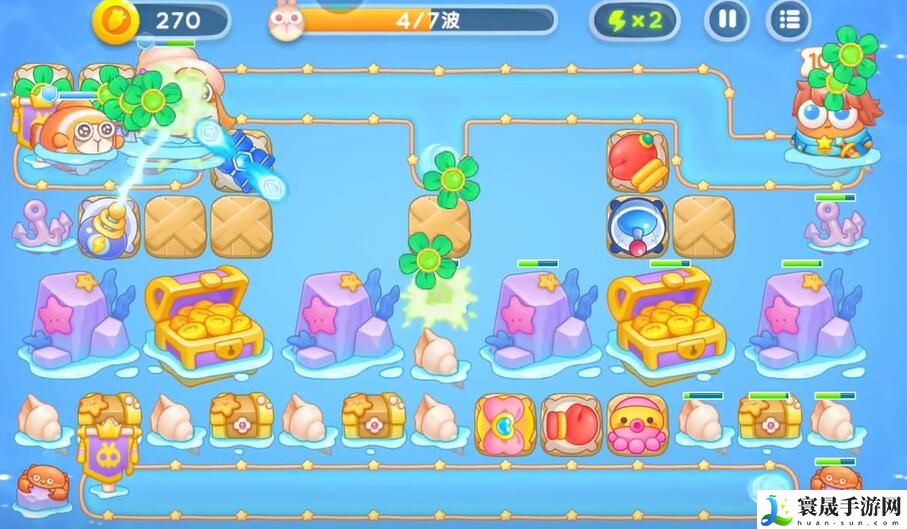Pause the game
The image size is (907, 529).
coord(728,20)
